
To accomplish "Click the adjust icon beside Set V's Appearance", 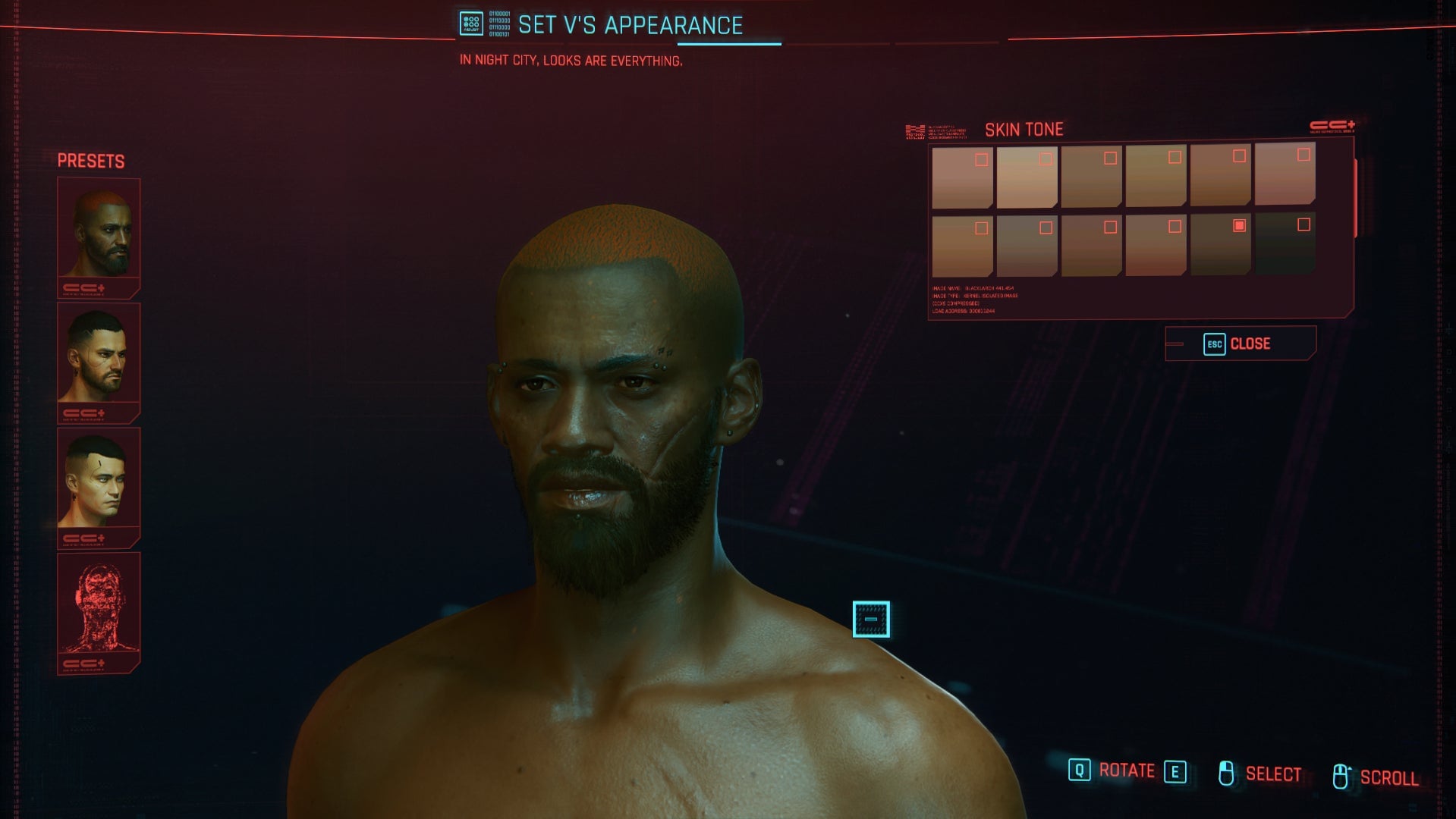I will (x=471, y=23).
